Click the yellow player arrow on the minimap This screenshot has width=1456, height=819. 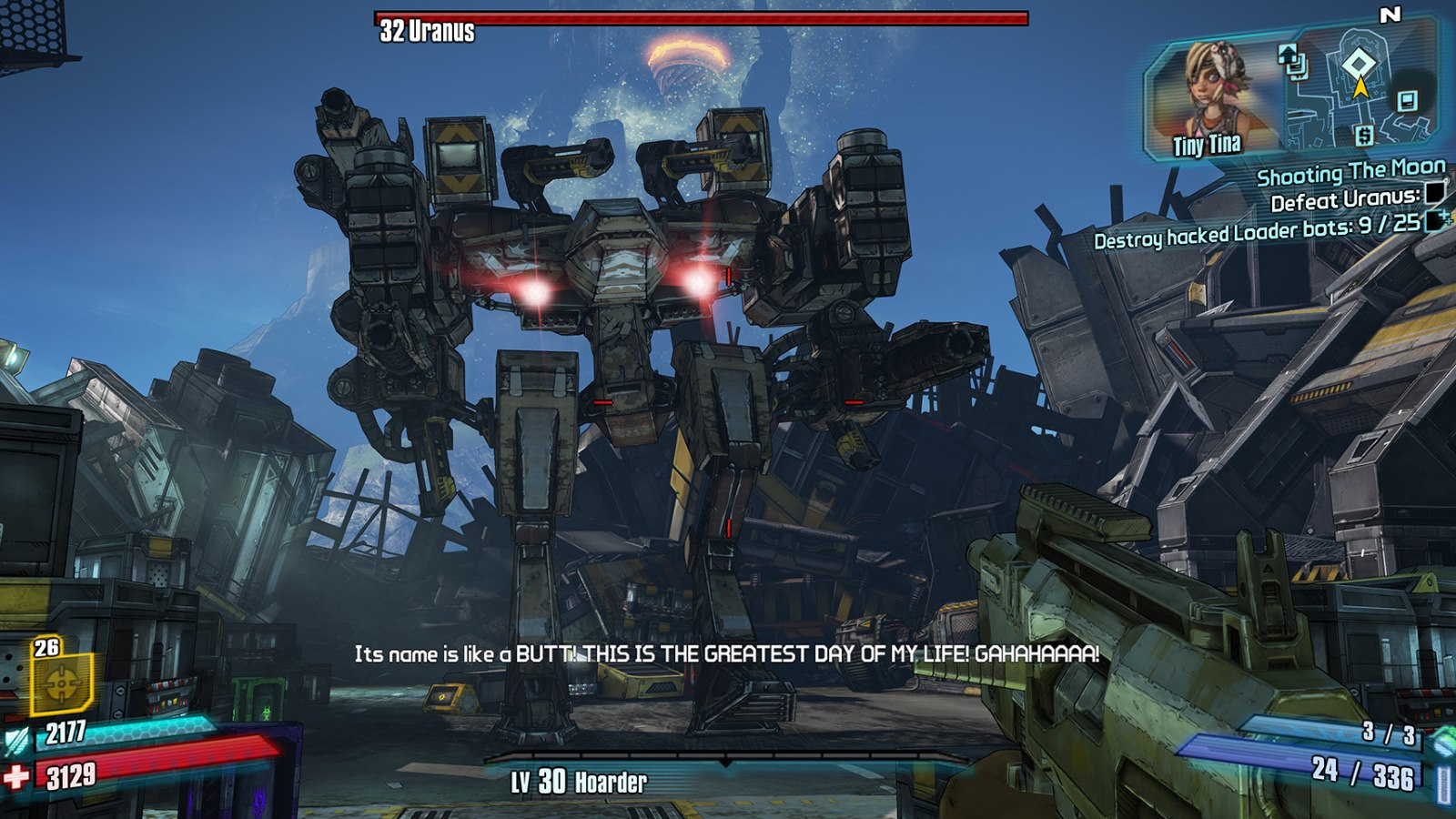point(1360,86)
